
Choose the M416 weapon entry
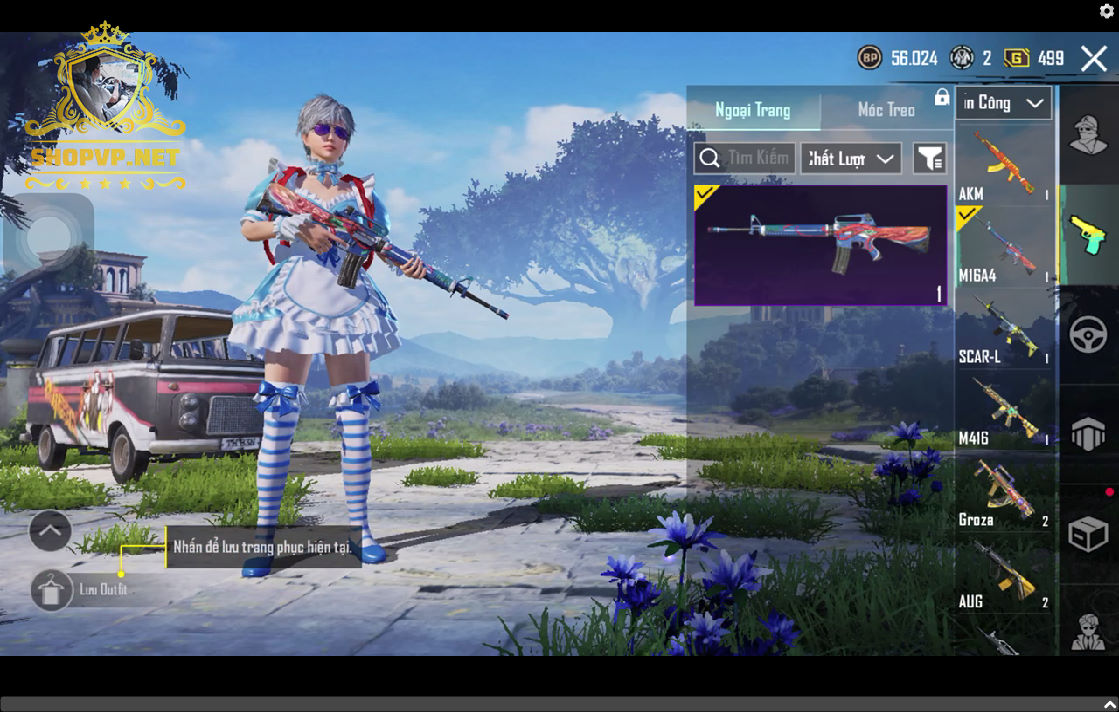pos(1004,410)
